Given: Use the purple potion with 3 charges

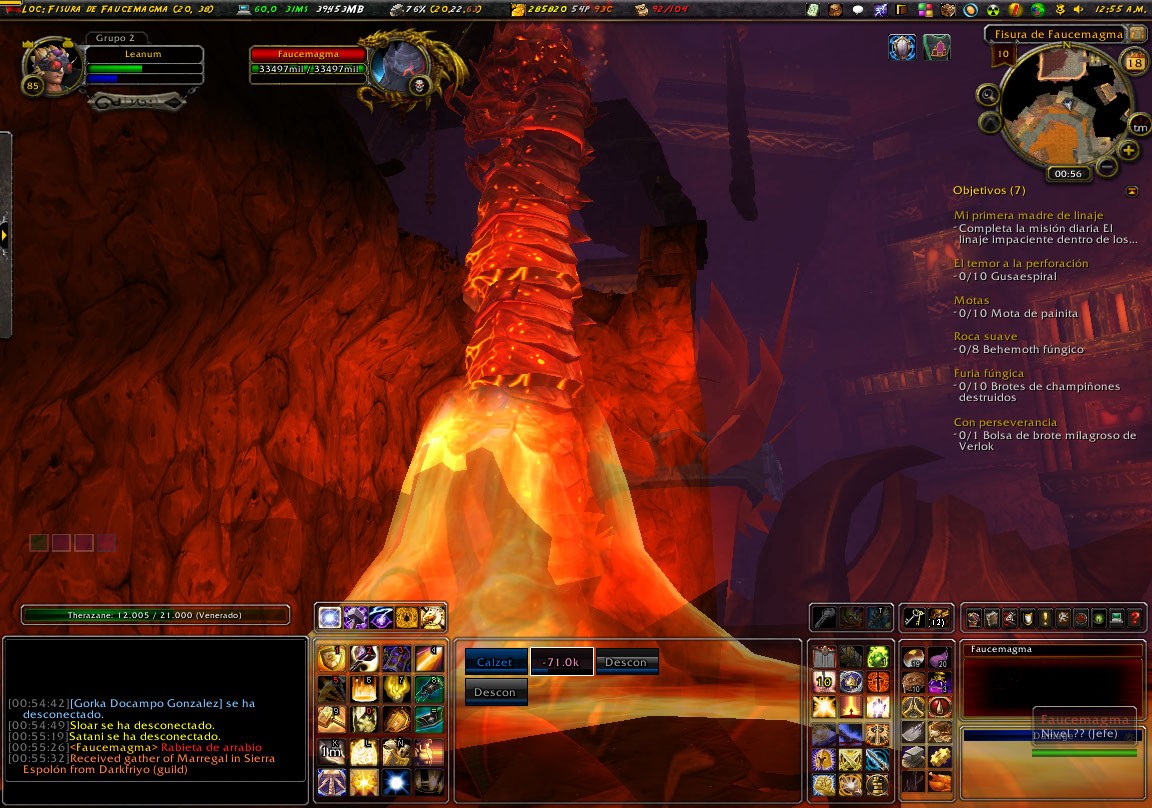Looking at the screenshot, I should (939, 682).
